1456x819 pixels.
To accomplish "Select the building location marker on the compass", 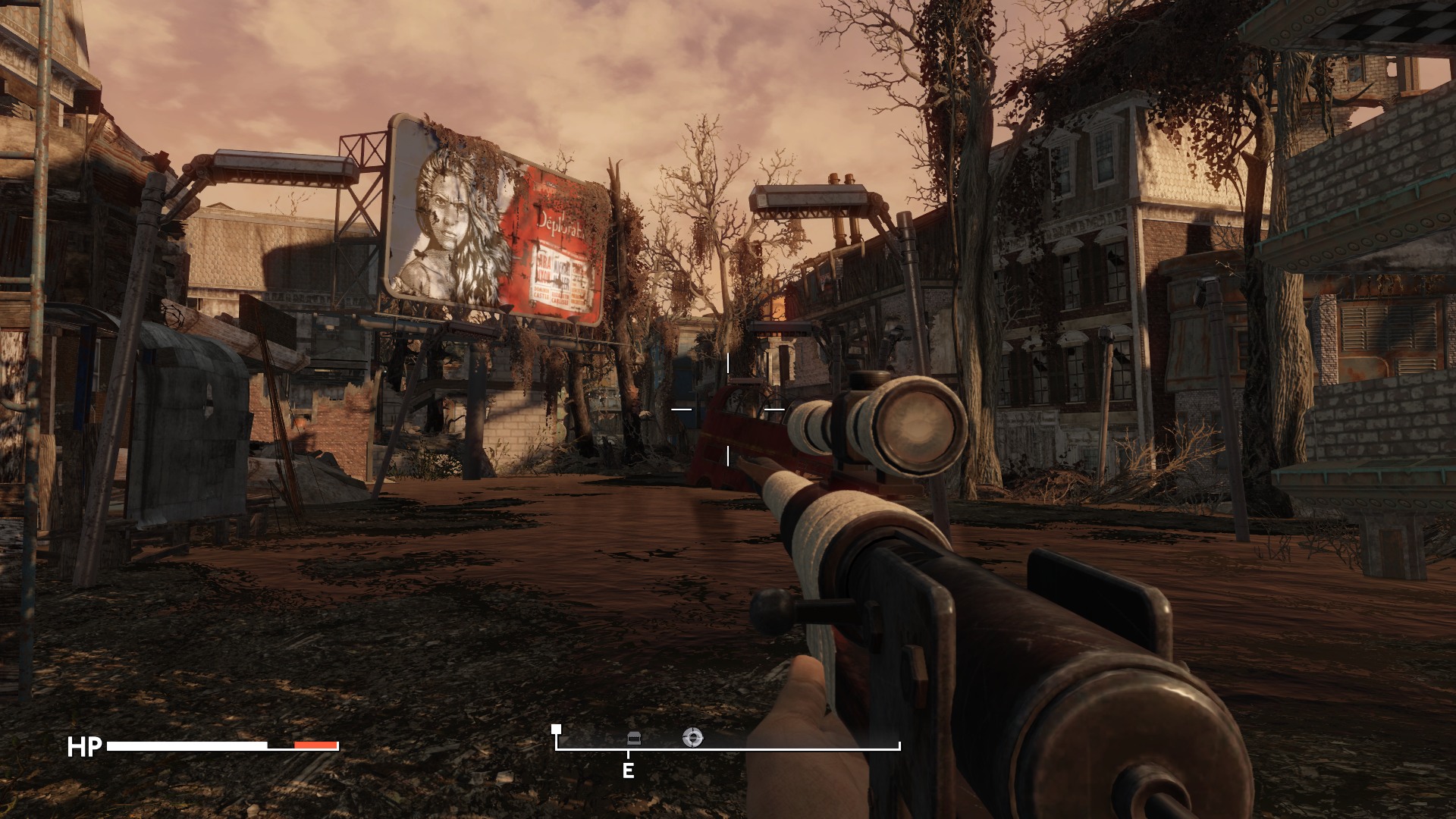I will coord(634,738).
